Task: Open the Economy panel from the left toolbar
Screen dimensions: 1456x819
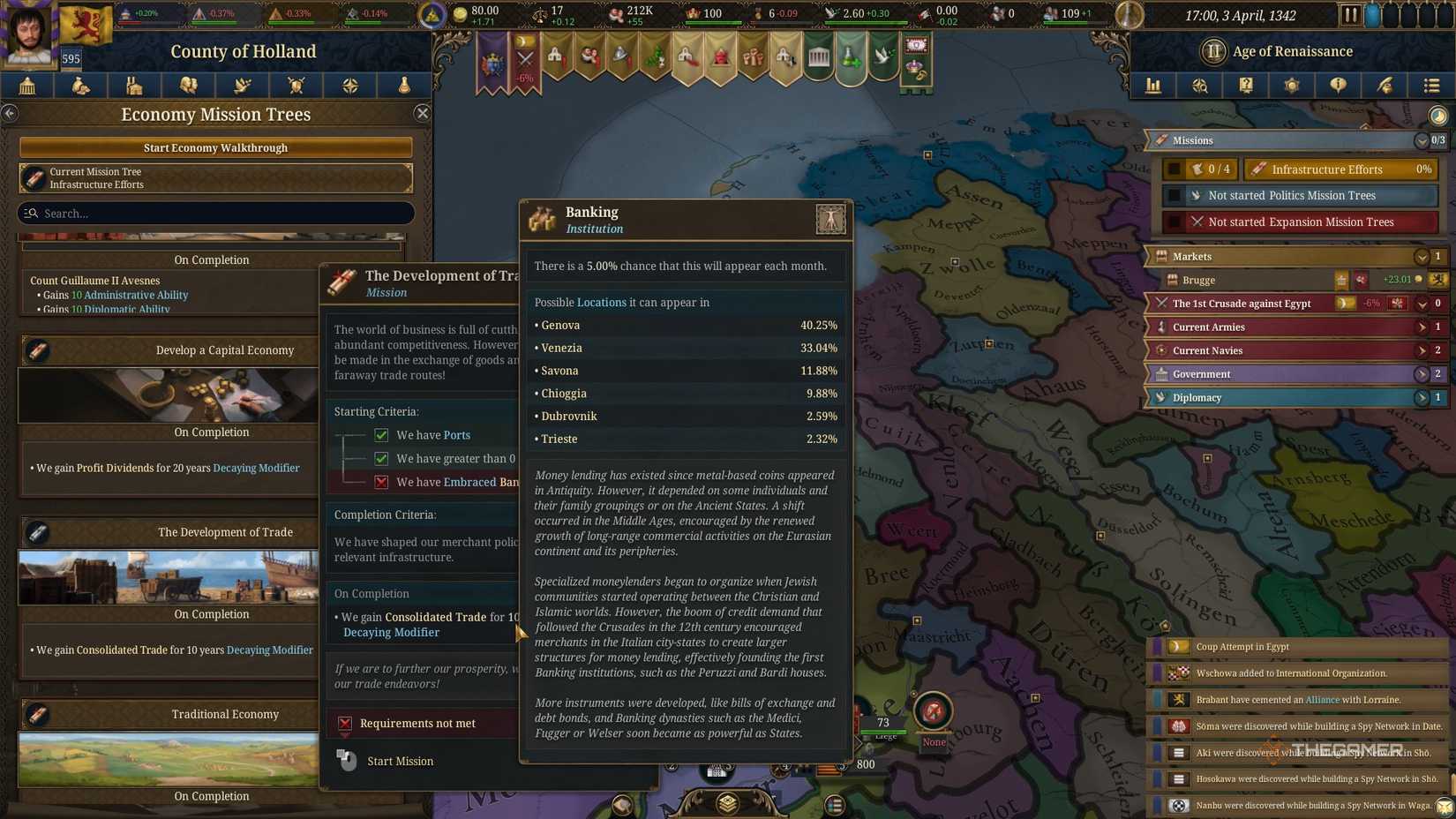Action: [80, 86]
